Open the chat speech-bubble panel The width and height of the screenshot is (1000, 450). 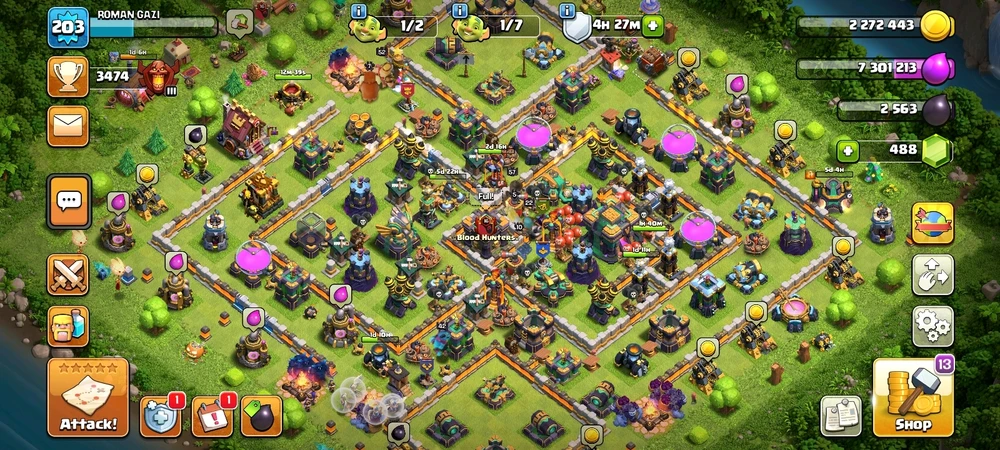pyautogui.click(x=68, y=202)
